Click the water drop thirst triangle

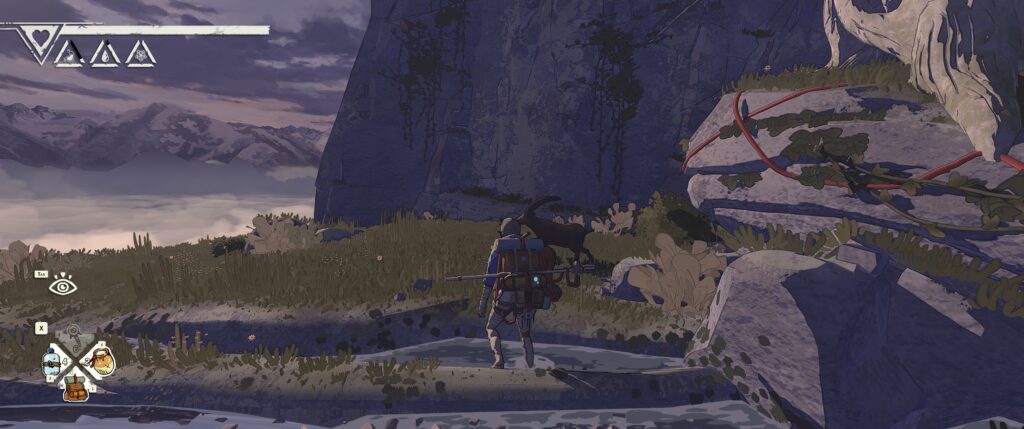tap(105, 52)
